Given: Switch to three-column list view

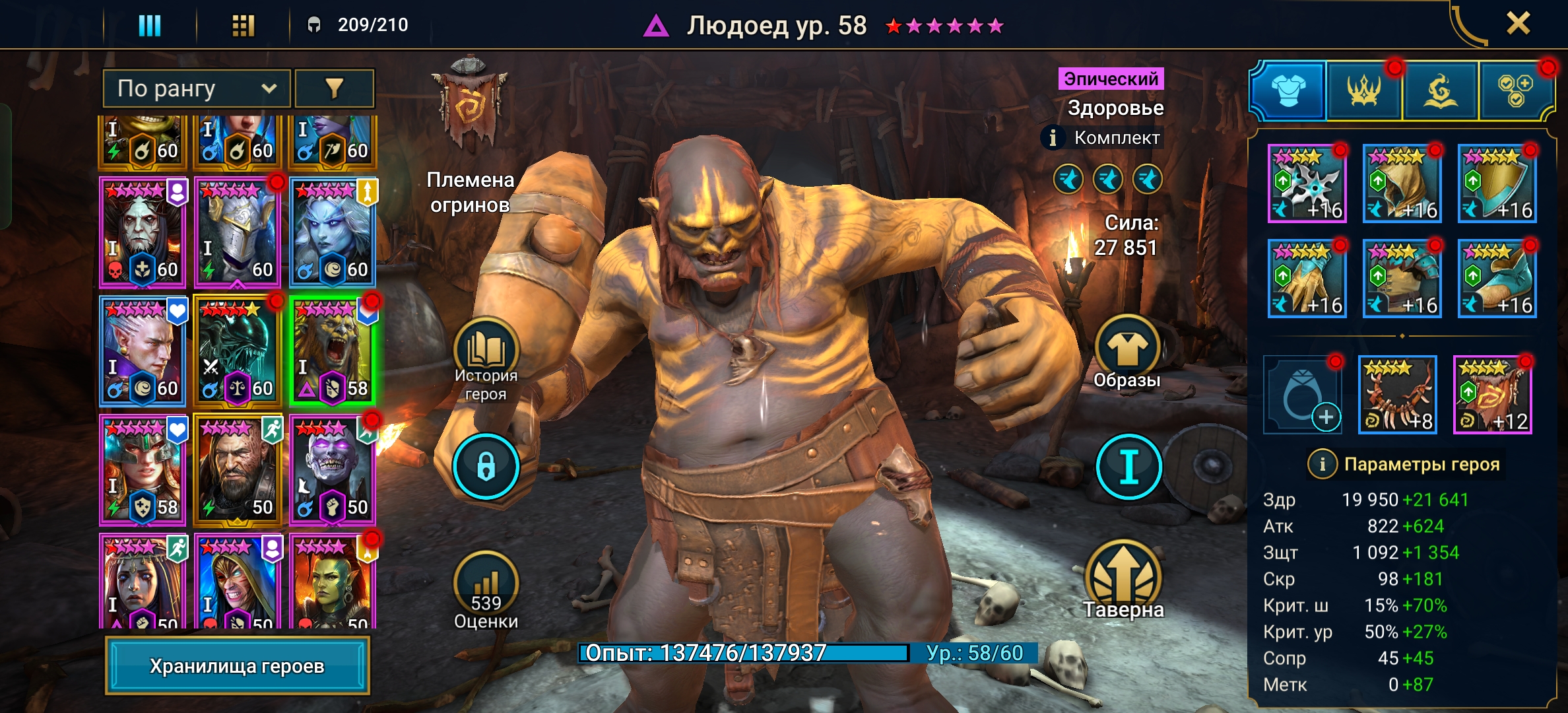Looking at the screenshot, I should (149, 26).
